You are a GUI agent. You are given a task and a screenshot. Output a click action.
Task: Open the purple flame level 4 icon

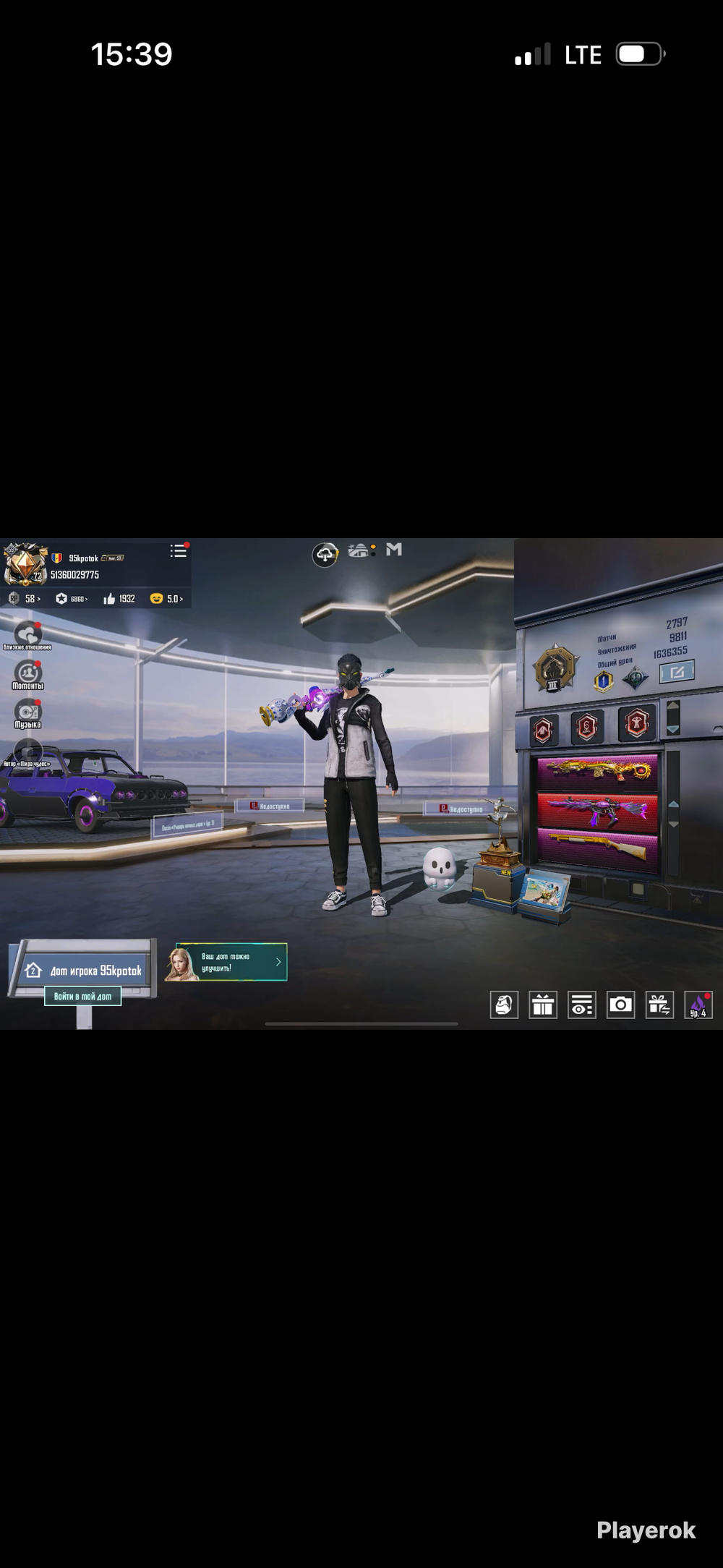click(698, 1005)
